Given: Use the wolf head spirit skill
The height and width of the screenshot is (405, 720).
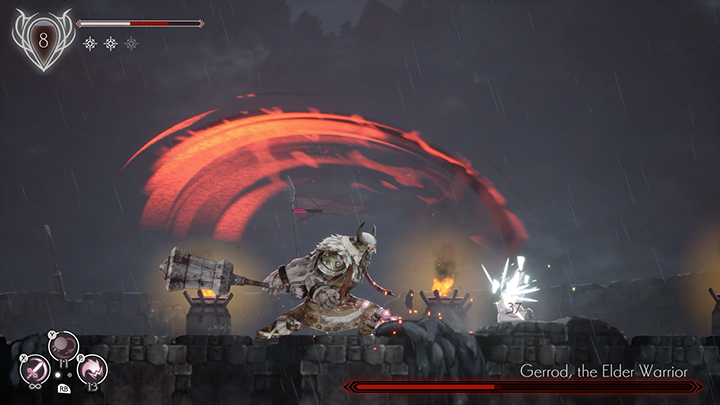Looking at the screenshot, I should point(92,370).
